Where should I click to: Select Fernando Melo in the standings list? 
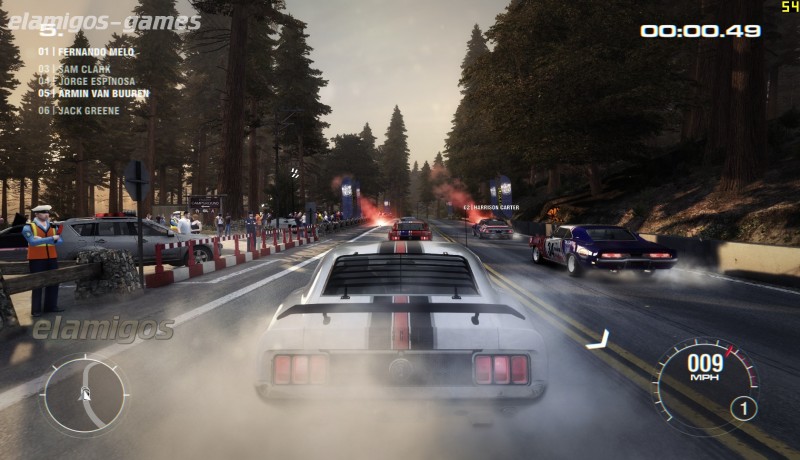pos(86,51)
